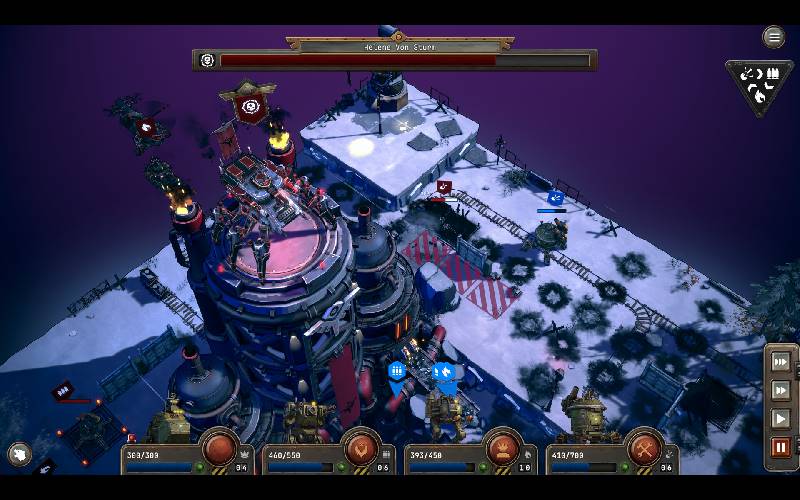Select the mech unit with 389/389 health
Image resolution: width=800 pixels, height=500 pixels.
(220, 449)
